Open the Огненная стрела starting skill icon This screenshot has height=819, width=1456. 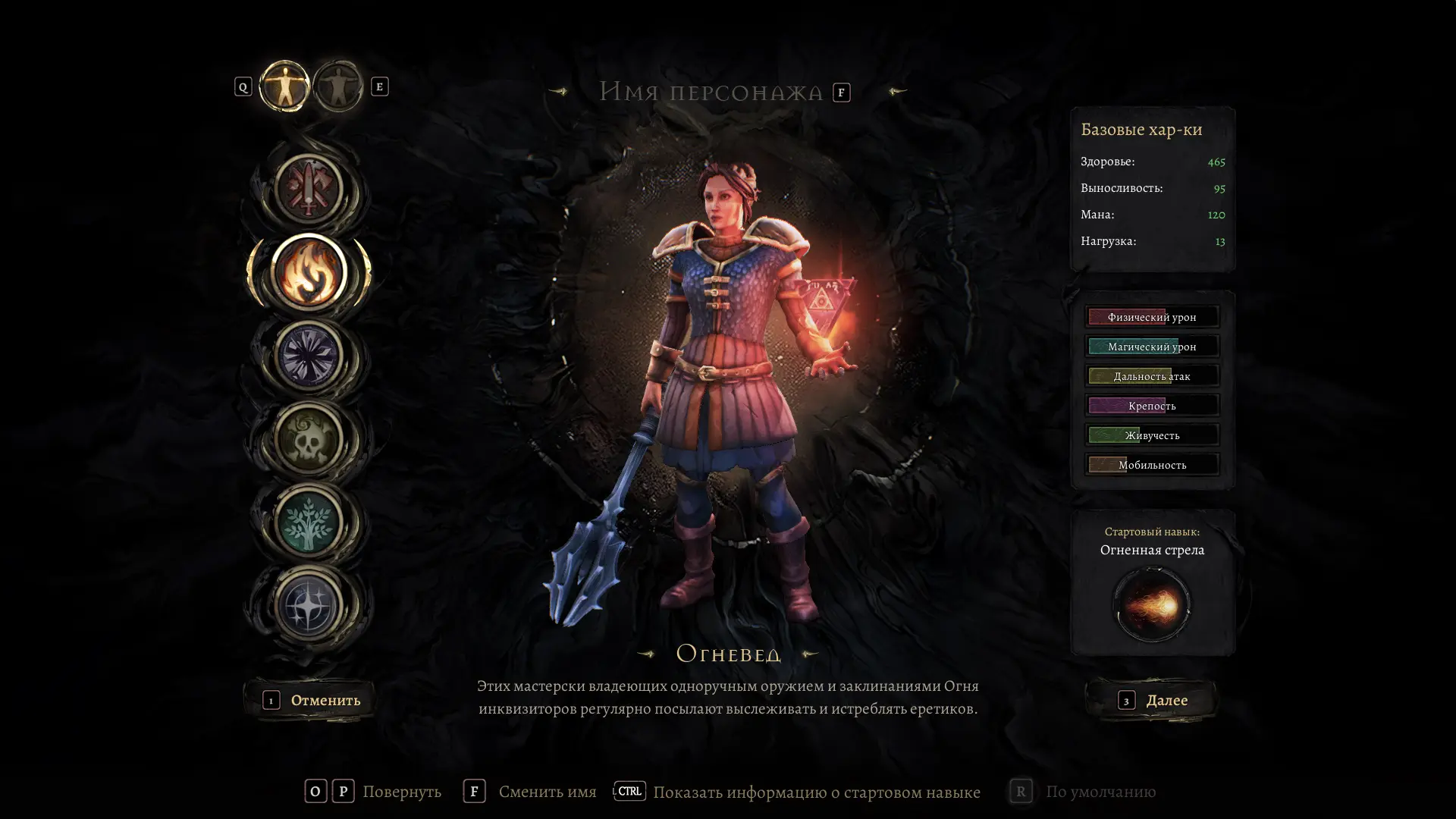[x=1151, y=604]
